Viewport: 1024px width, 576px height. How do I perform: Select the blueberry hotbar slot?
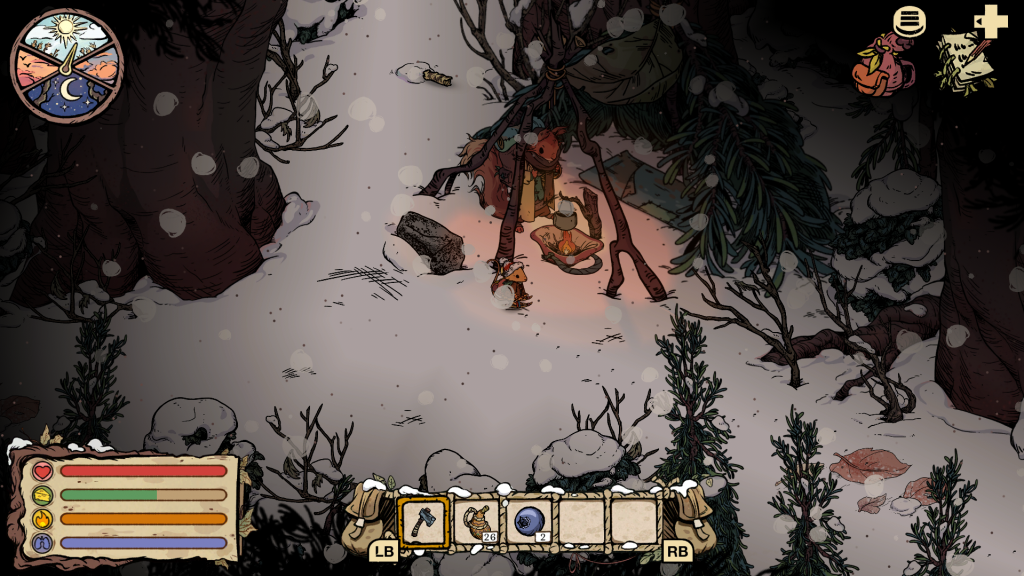tap(529, 521)
